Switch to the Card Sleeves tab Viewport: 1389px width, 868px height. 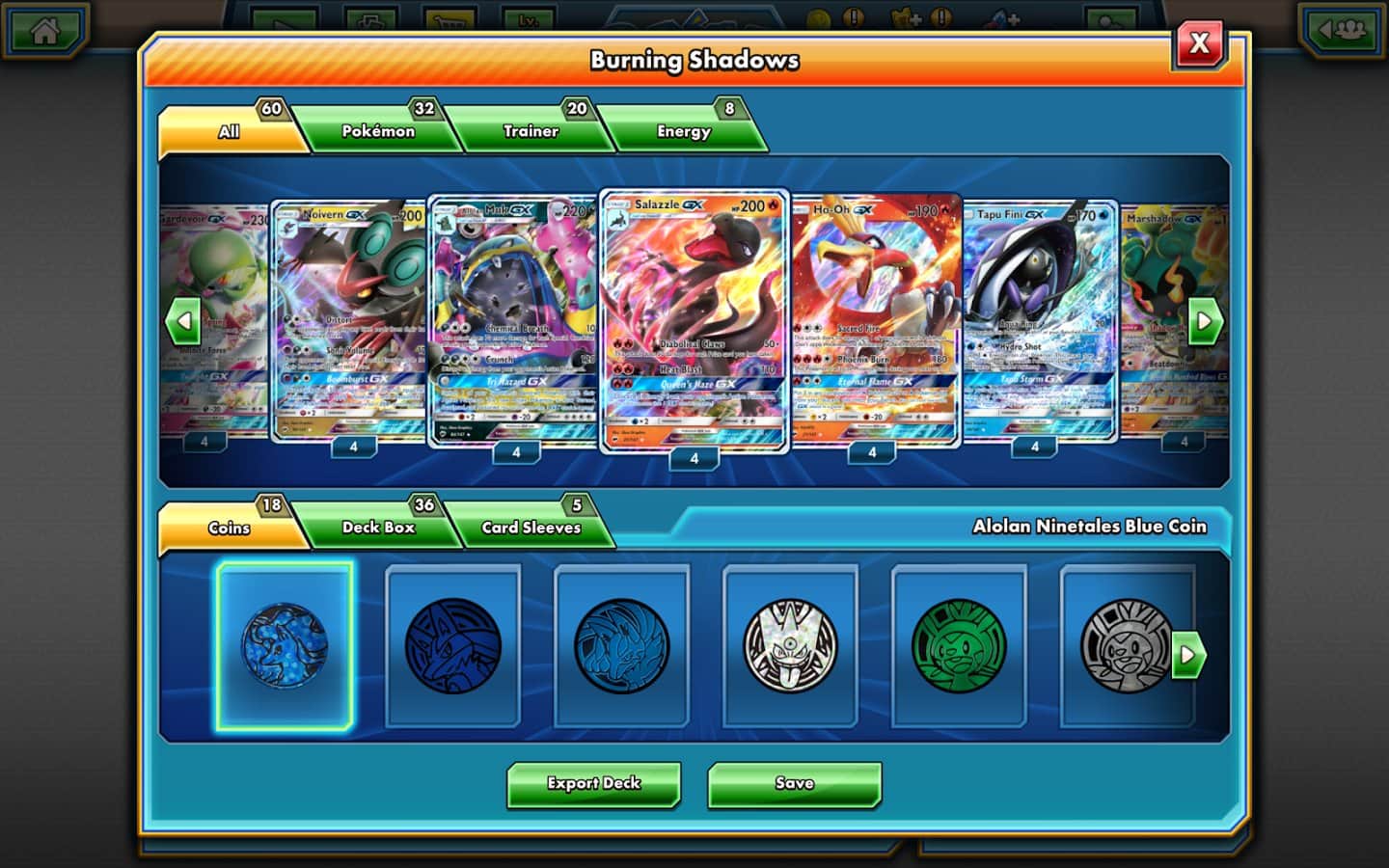tap(531, 528)
